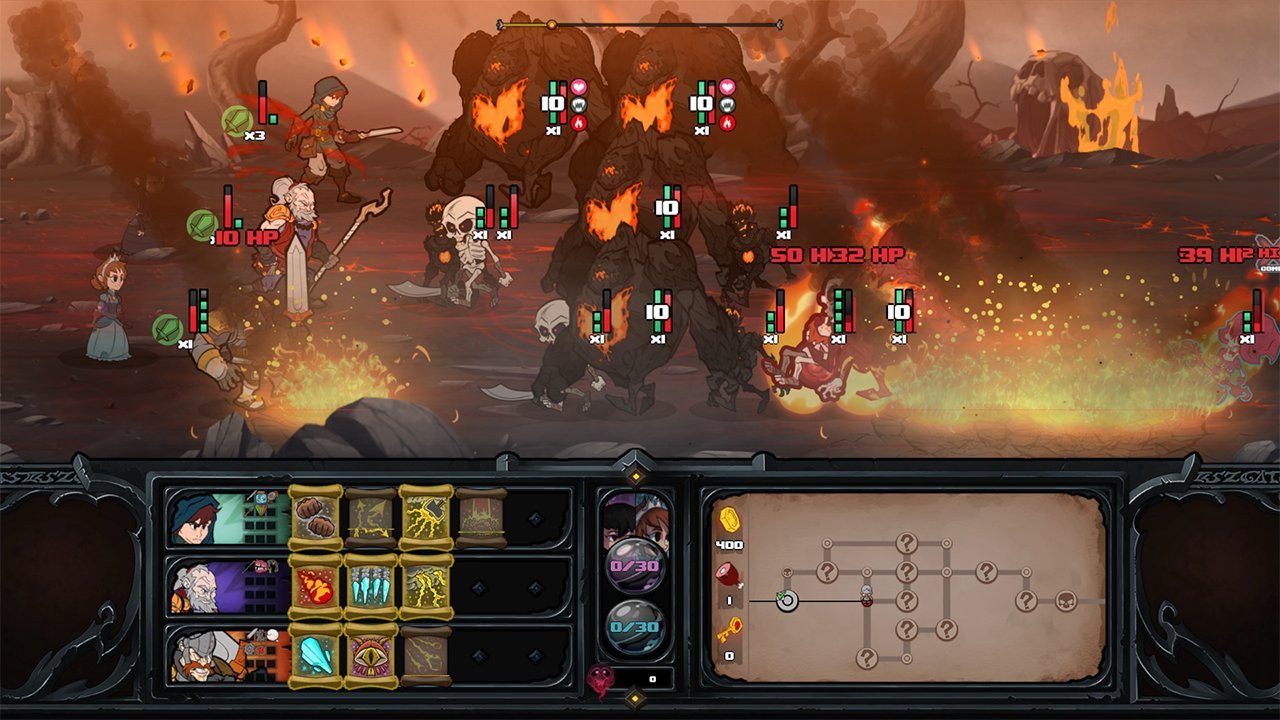Select the lightning hammer spell scroll
1280x720 pixels.
(x=425, y=516)
